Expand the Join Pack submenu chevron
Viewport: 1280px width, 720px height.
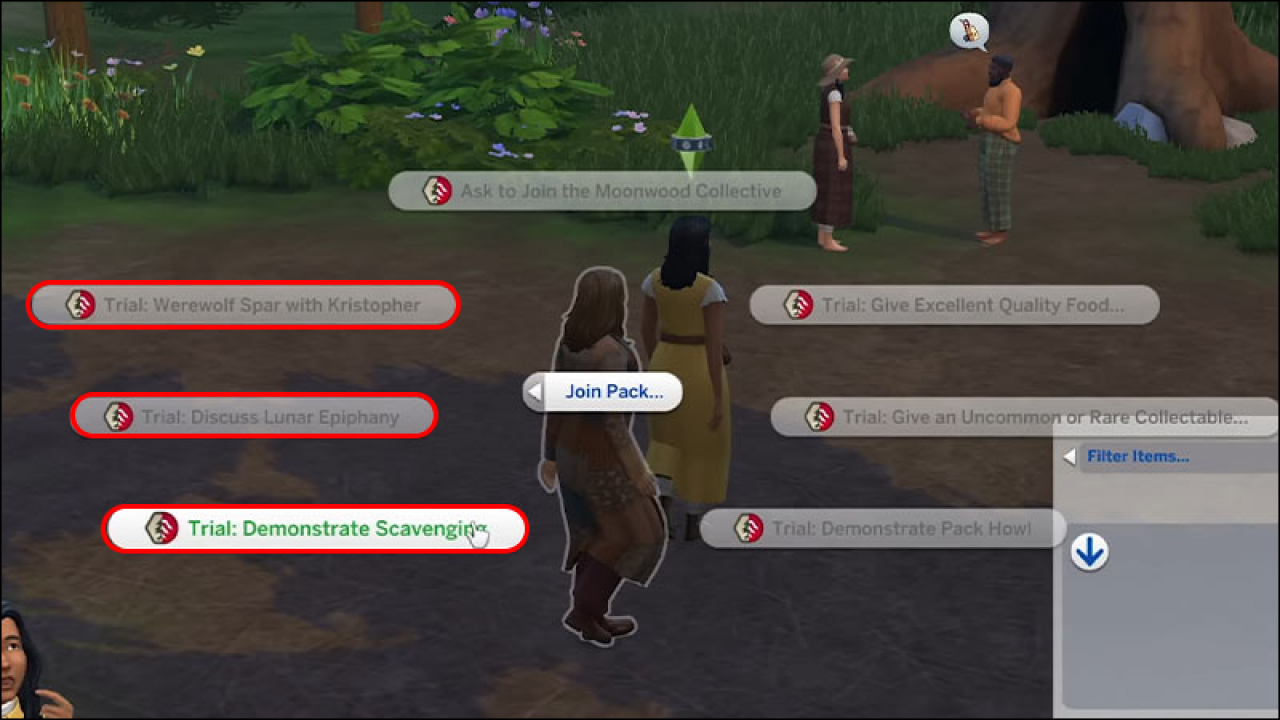[534, 392]
